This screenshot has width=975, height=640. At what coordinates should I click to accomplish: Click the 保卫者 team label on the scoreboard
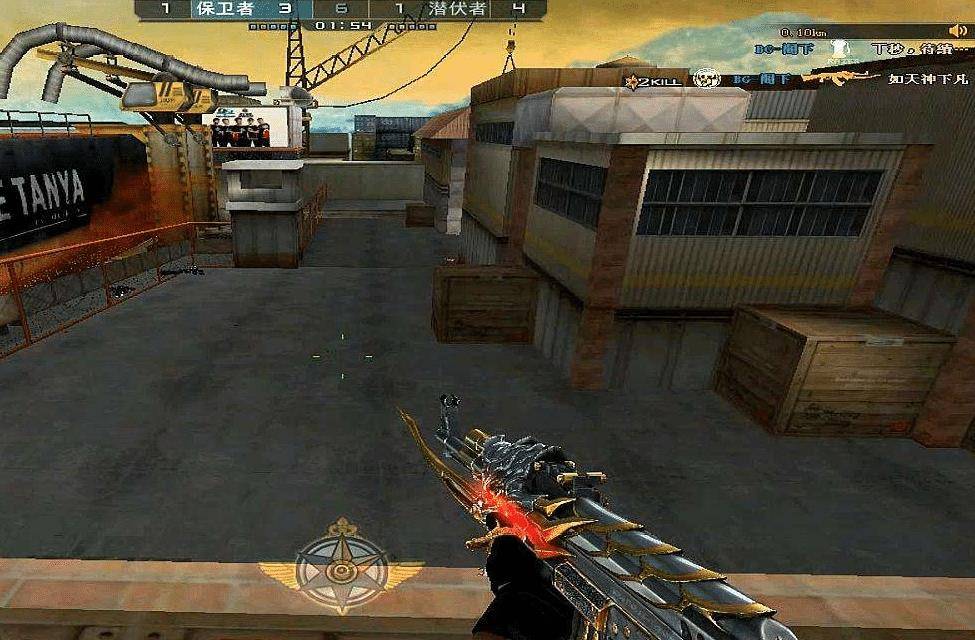pyautogui.click(x=224, y=9)
